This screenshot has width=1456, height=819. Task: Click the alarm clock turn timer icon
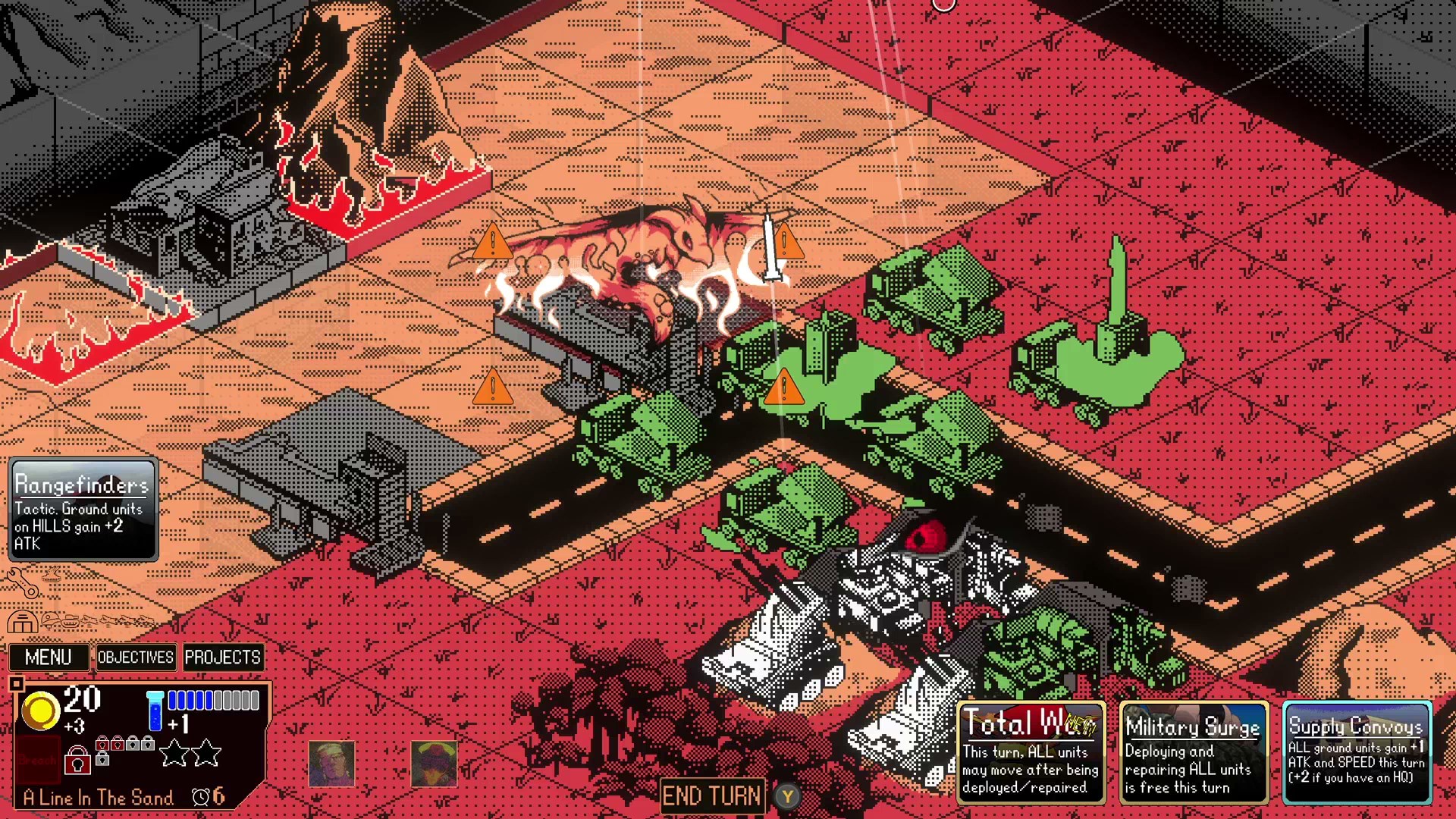tap(202, 797)
